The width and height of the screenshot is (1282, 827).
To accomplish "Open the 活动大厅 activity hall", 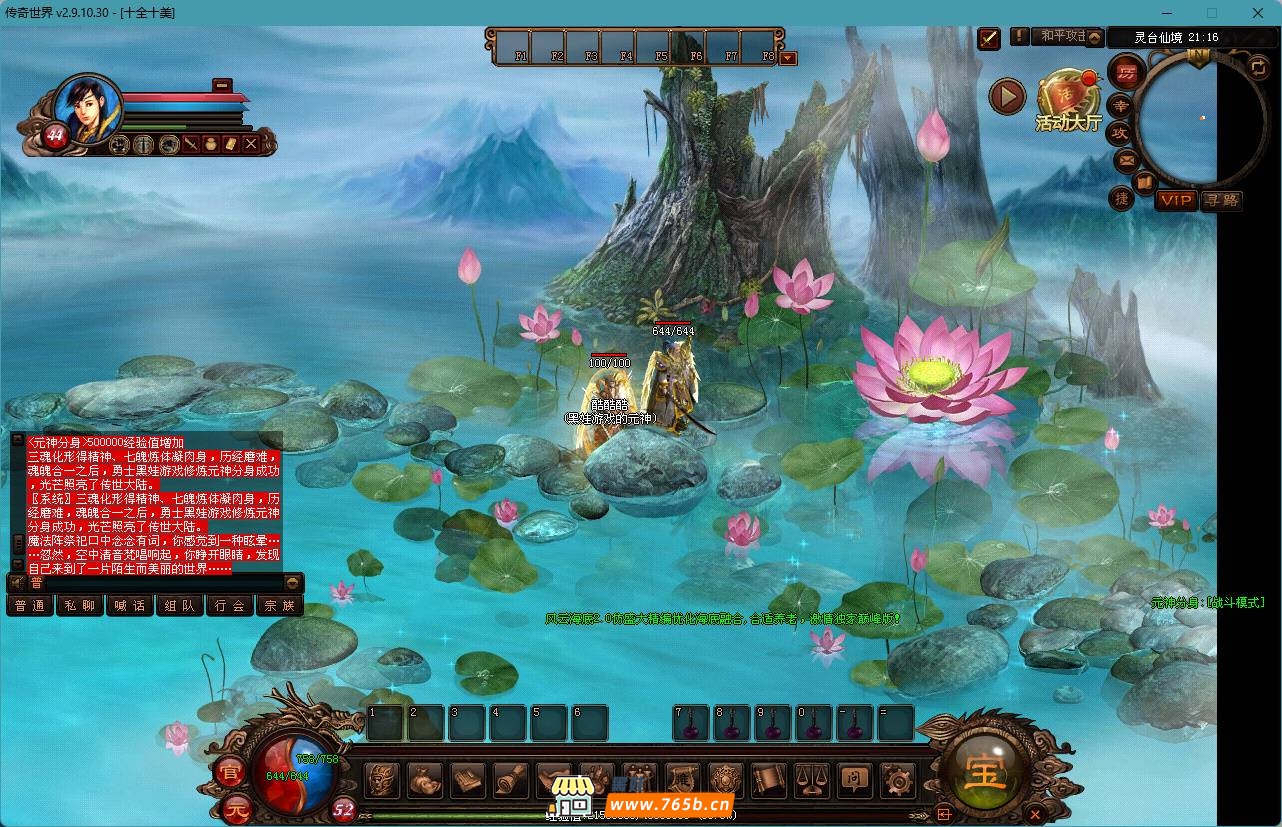I will 1068,102.
